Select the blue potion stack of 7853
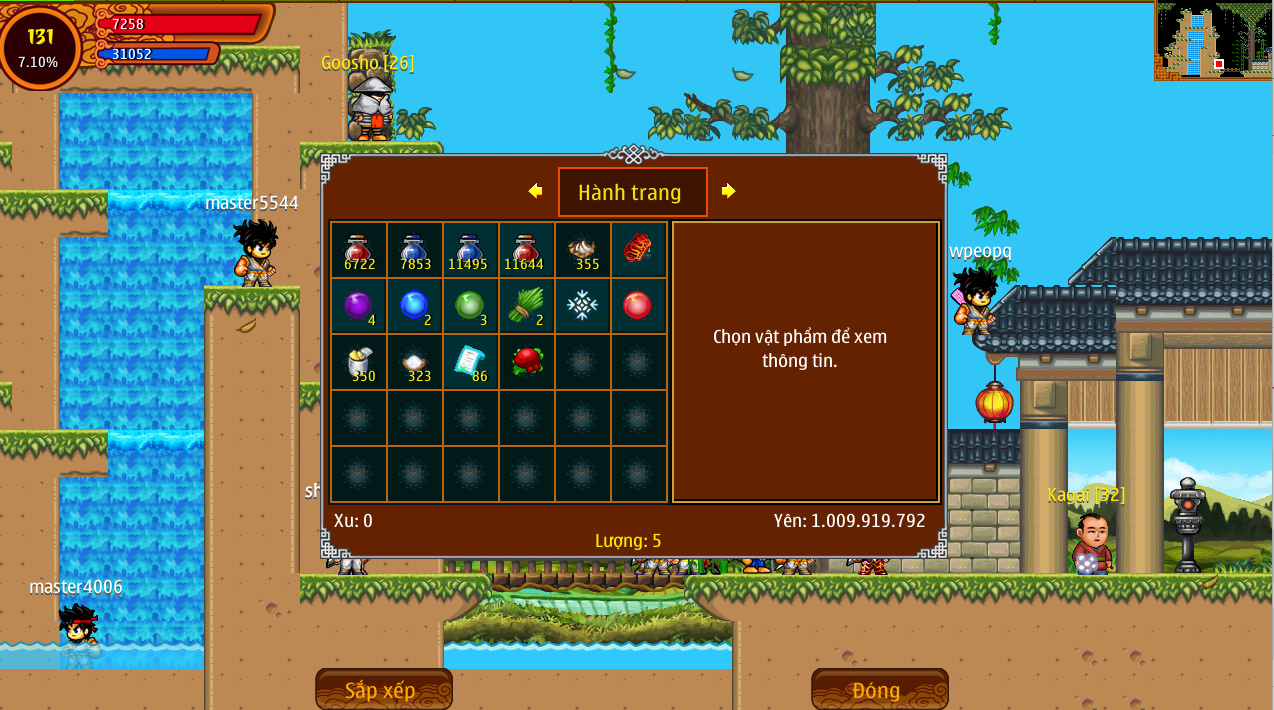Image resolution: width=1274 pixels, height=710 pixels. (x=414, y=250)
